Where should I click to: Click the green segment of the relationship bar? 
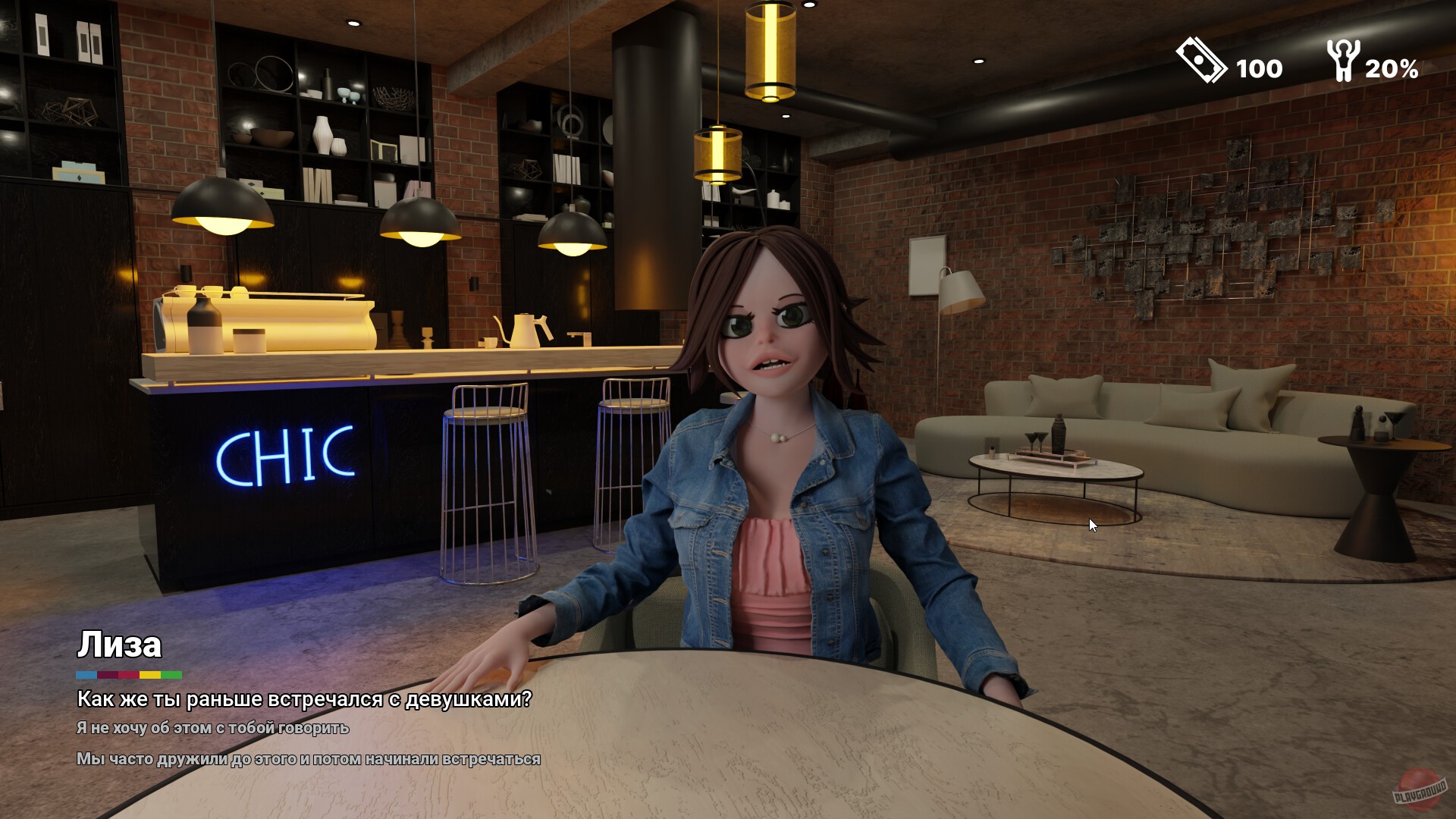[x=171, y=674]
